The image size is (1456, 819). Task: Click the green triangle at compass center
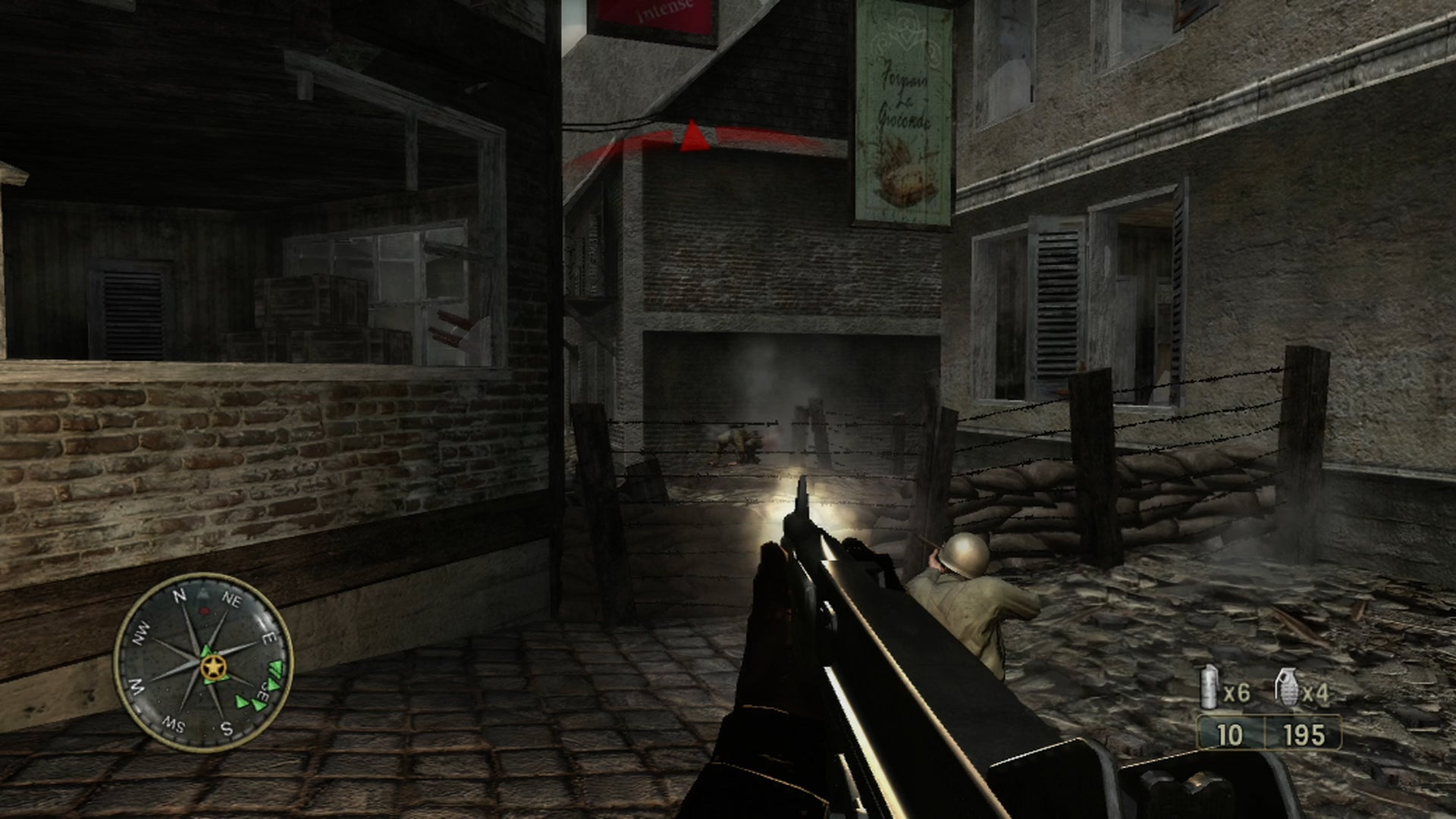coord(206,651)
